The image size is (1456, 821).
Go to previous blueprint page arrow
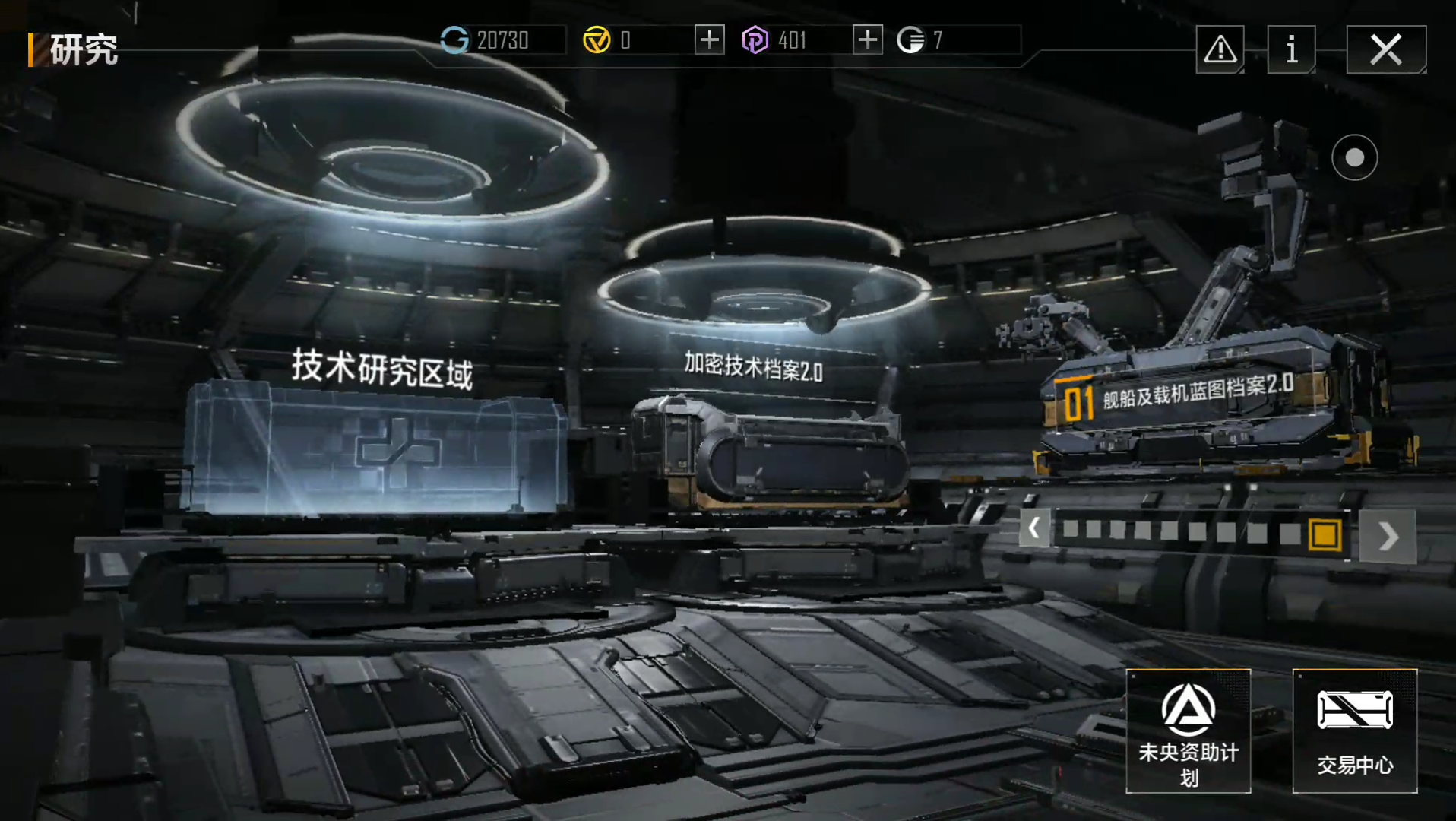pos(1034,528)
